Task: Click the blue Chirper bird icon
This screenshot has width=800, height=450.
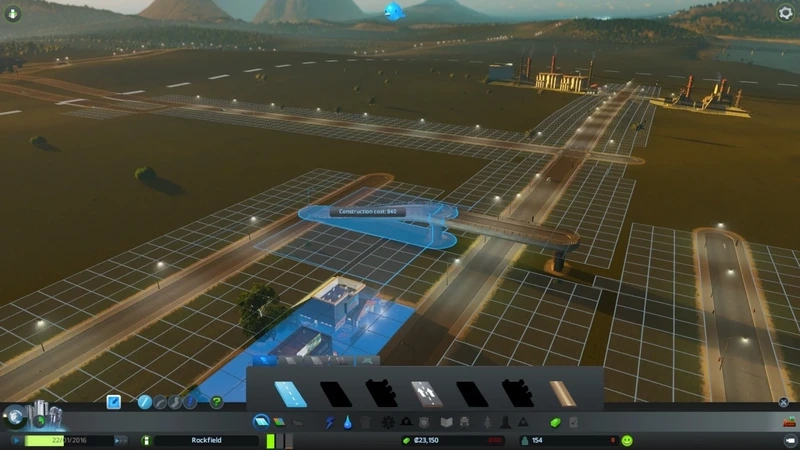Action: [x=393, y=11]
